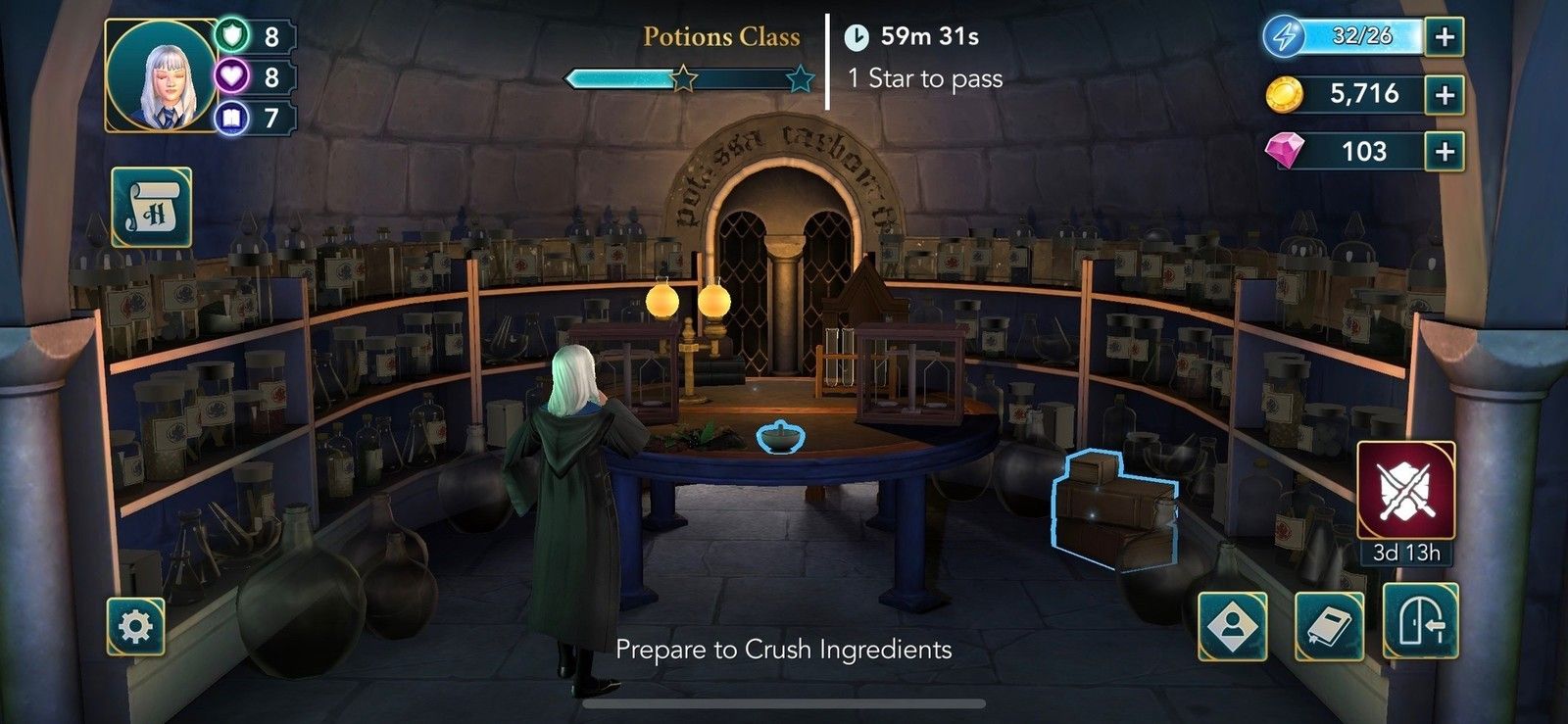Image resolution: width=1568 pixels, height=724 pixels.
Task: Open the gear settings menu
Action: (x=135, y=626)
